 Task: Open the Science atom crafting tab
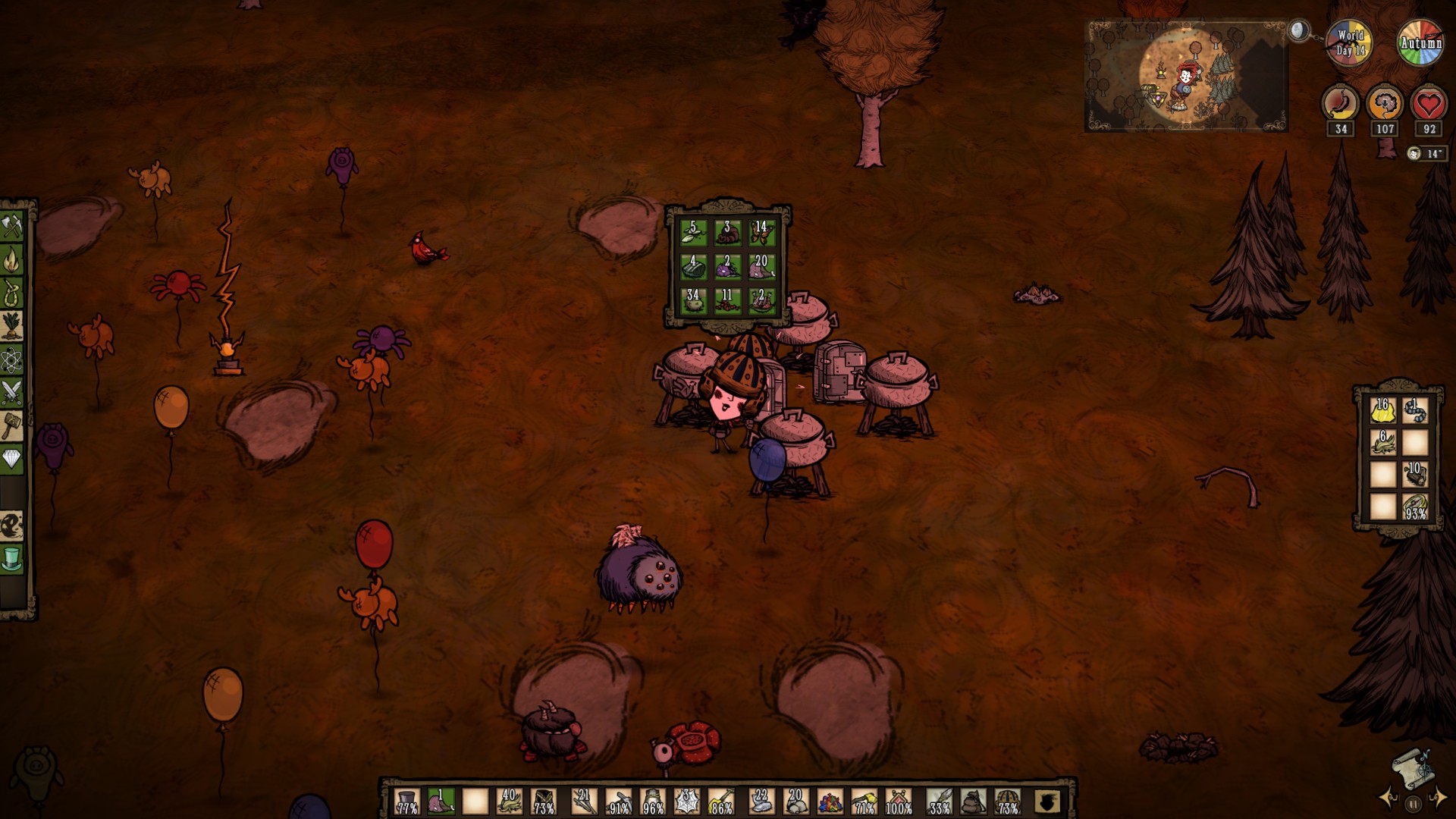(x=13, y=359)
